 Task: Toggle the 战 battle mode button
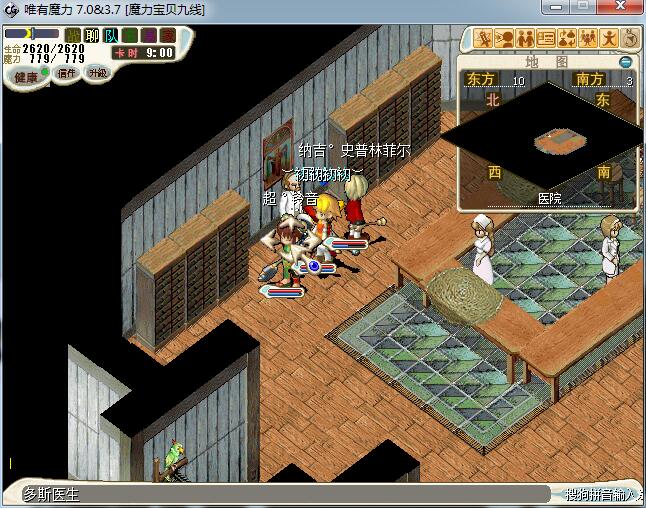pyautogui.click(x=73, y=36)
